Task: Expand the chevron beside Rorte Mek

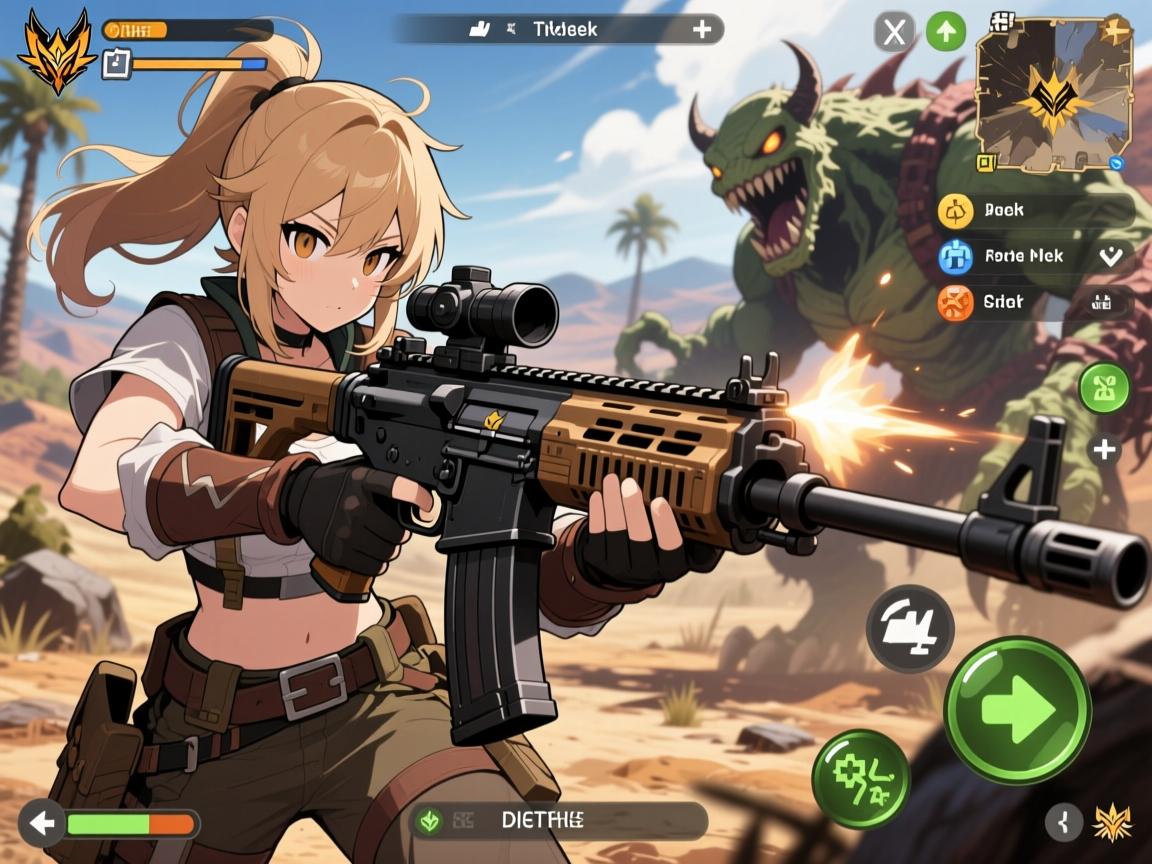Action: tap(1110, 256)
